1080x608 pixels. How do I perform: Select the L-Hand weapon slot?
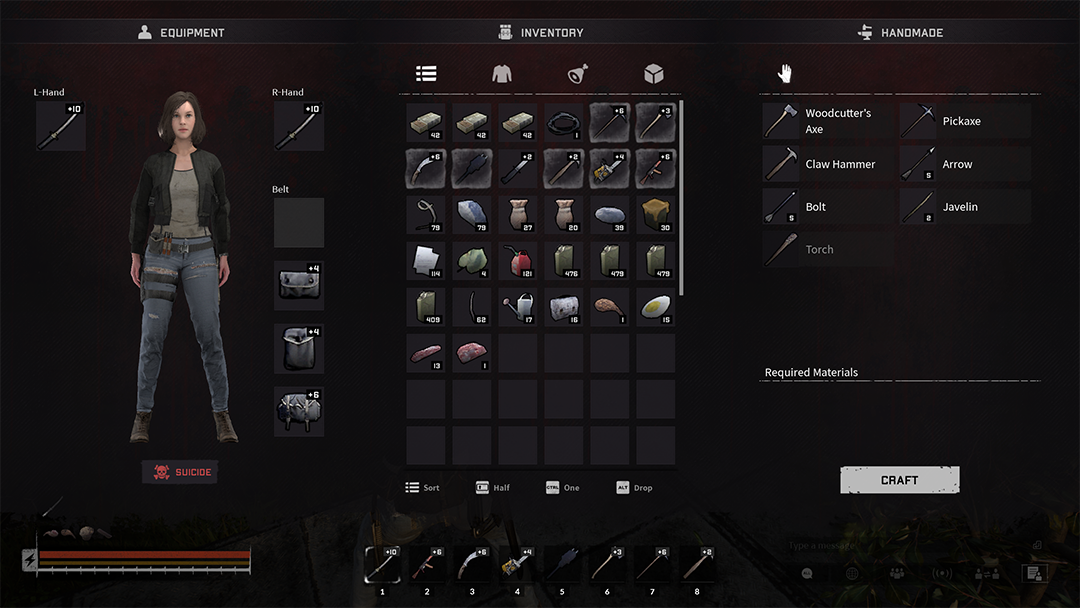(x=60, y=126)
